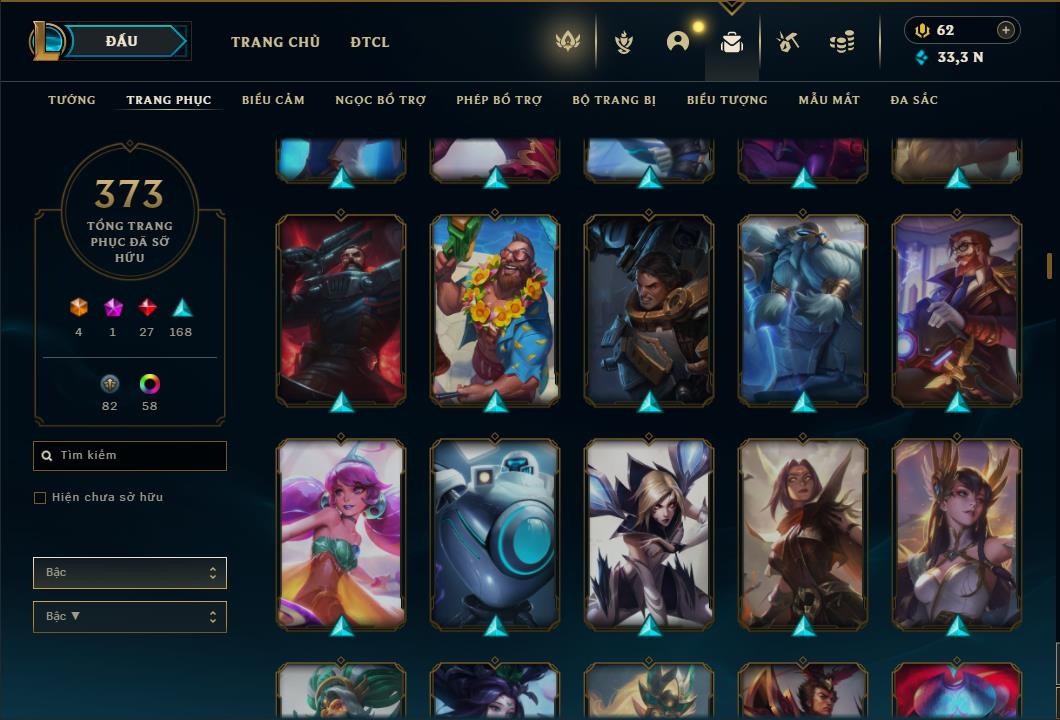Open the coin stack store icon
Image resolution: width=1060 pixels, height=720 pixels.
(x=842, y=42)
